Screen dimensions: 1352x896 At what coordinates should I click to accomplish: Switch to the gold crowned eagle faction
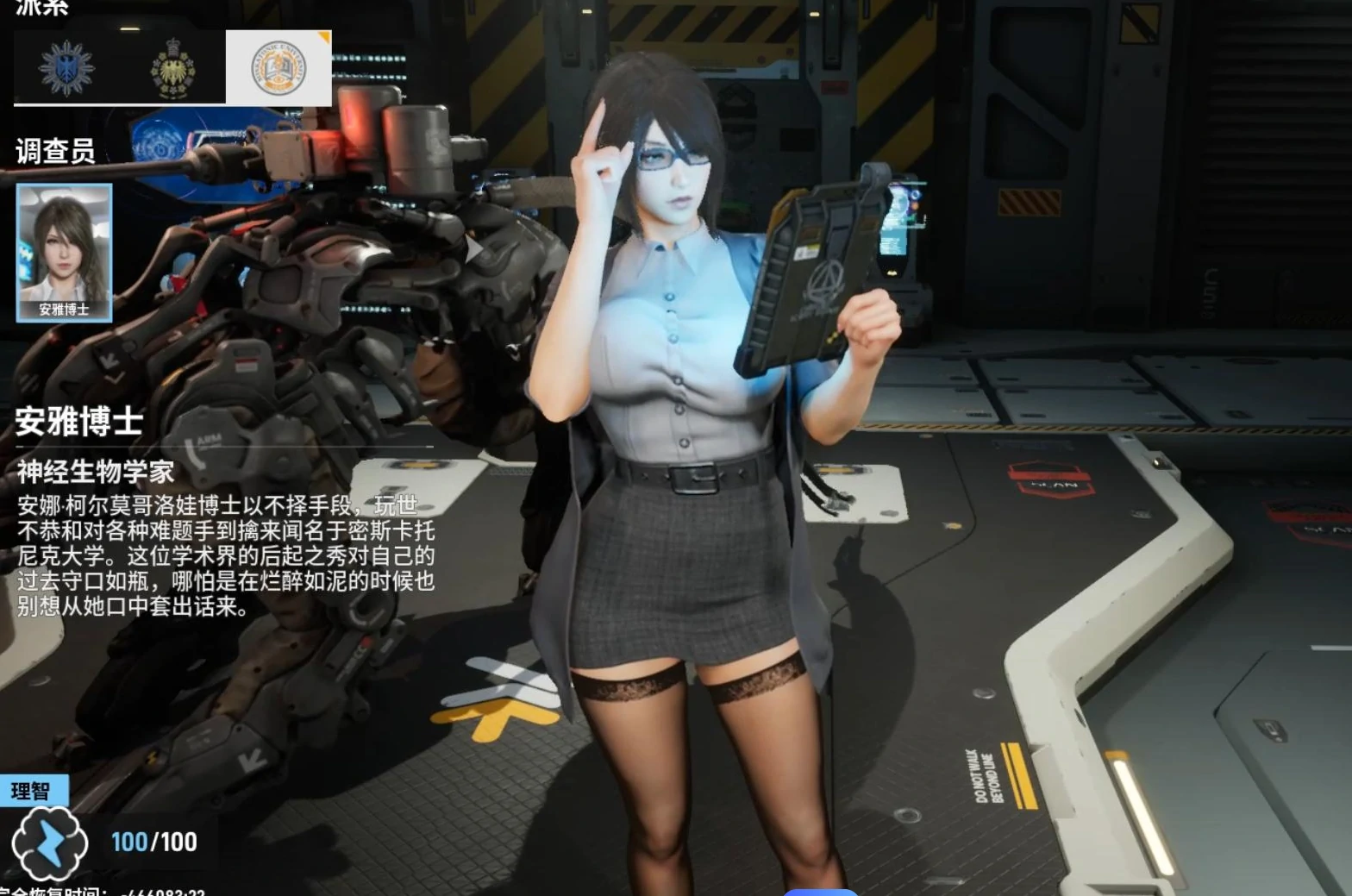[x=172, y=69]
